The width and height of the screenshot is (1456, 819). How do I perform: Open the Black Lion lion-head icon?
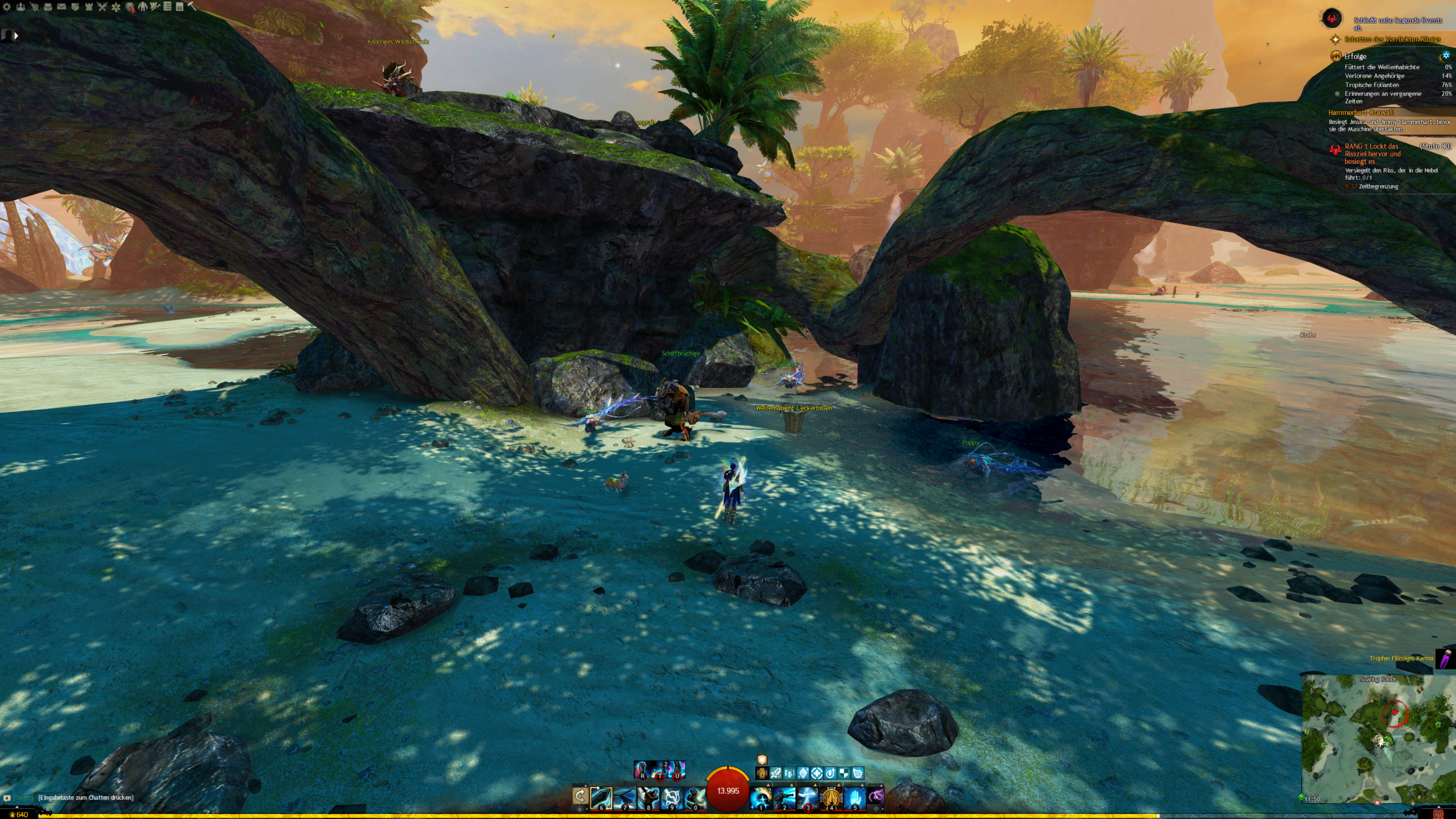(130, 7)
